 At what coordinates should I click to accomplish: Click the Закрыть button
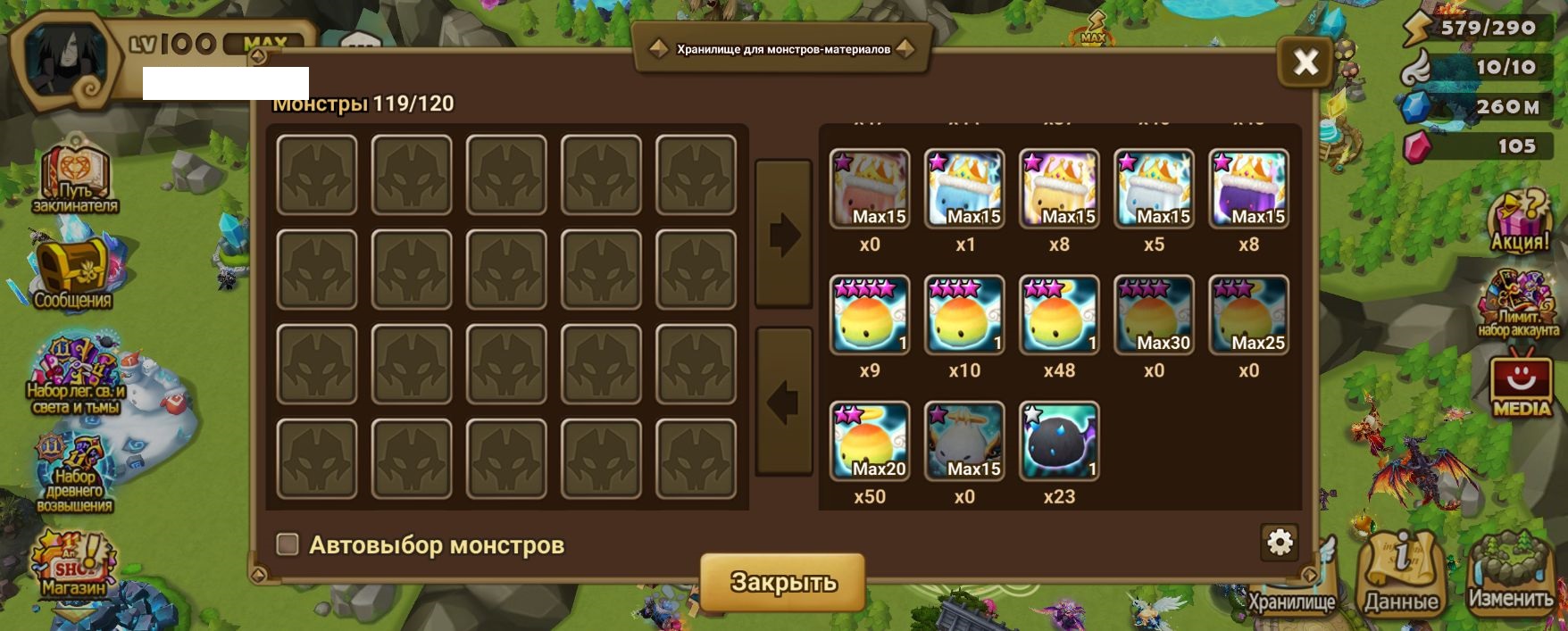[782, 582]
